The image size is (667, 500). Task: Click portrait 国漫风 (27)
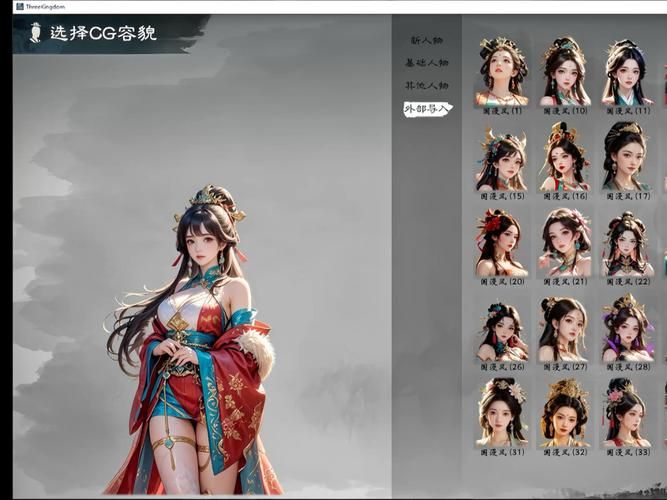pyautogui.click(x=564, y=329)
